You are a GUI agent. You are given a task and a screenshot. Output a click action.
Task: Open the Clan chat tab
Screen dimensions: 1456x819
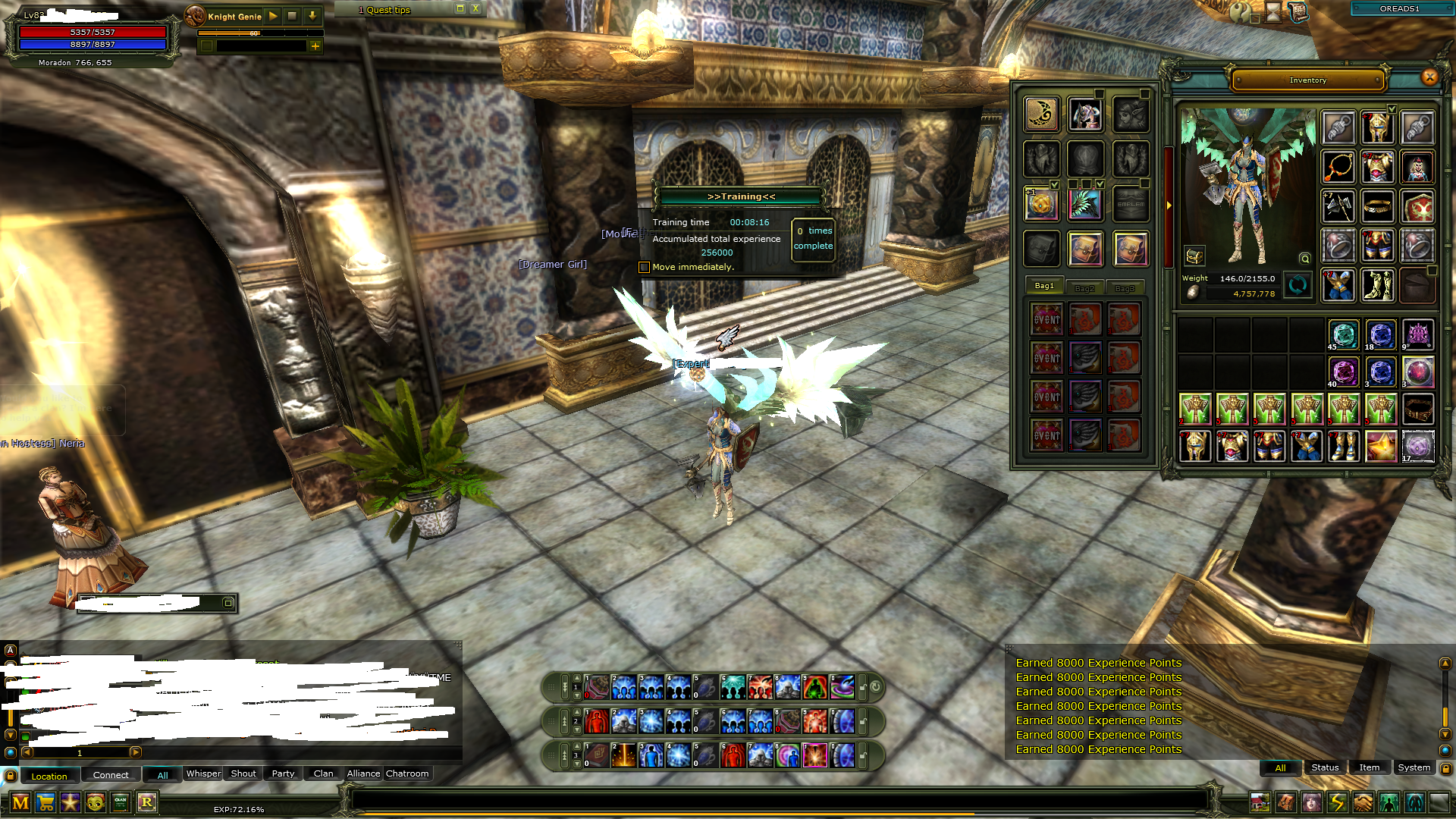point(323,773)
